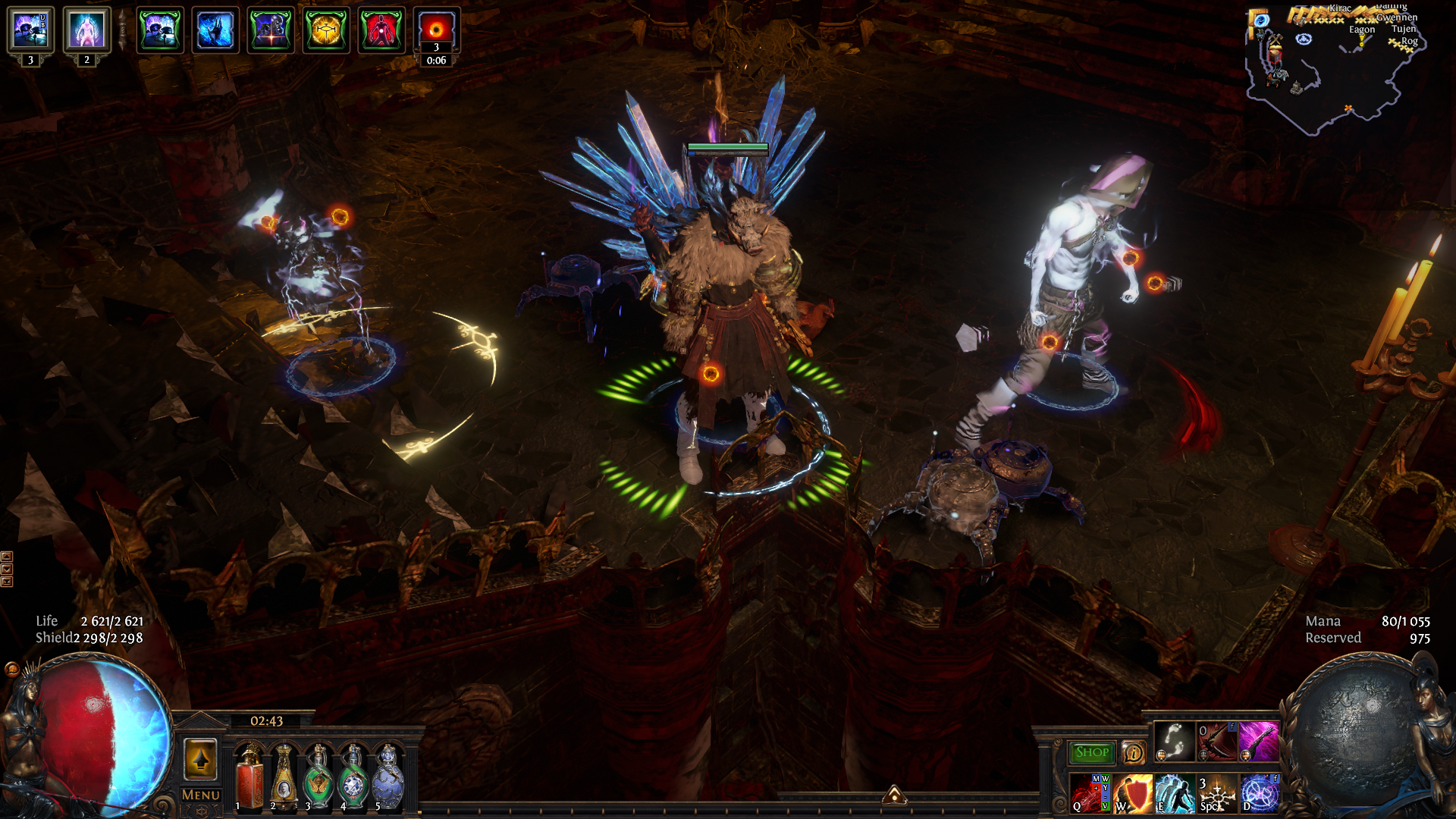Open the minimap in the corner

tap(1335, 68)
